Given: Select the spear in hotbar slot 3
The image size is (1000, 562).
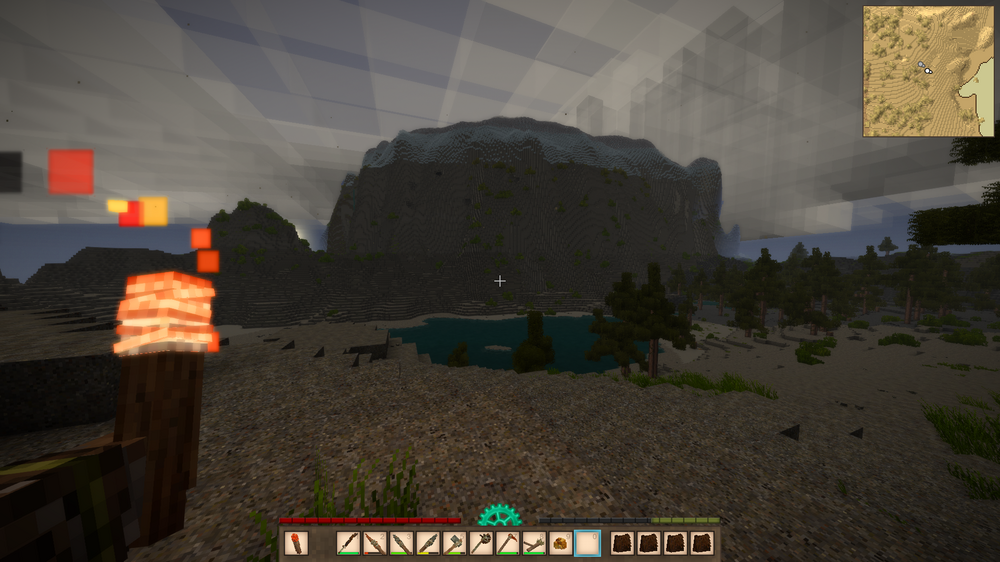Looking at the screenshot, I should (401, 544).
